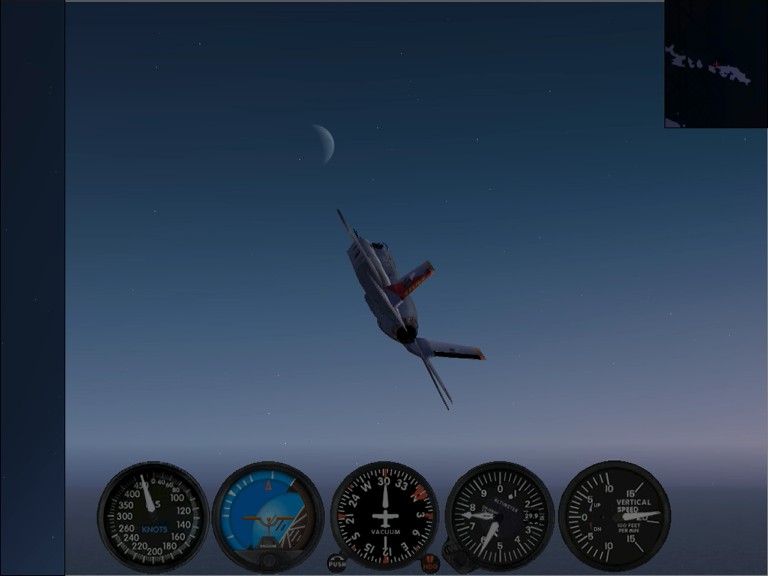Turn the PUSH knob under the heading gyro
The width and height of the screenshot is (768, 576).
(337, 563)
